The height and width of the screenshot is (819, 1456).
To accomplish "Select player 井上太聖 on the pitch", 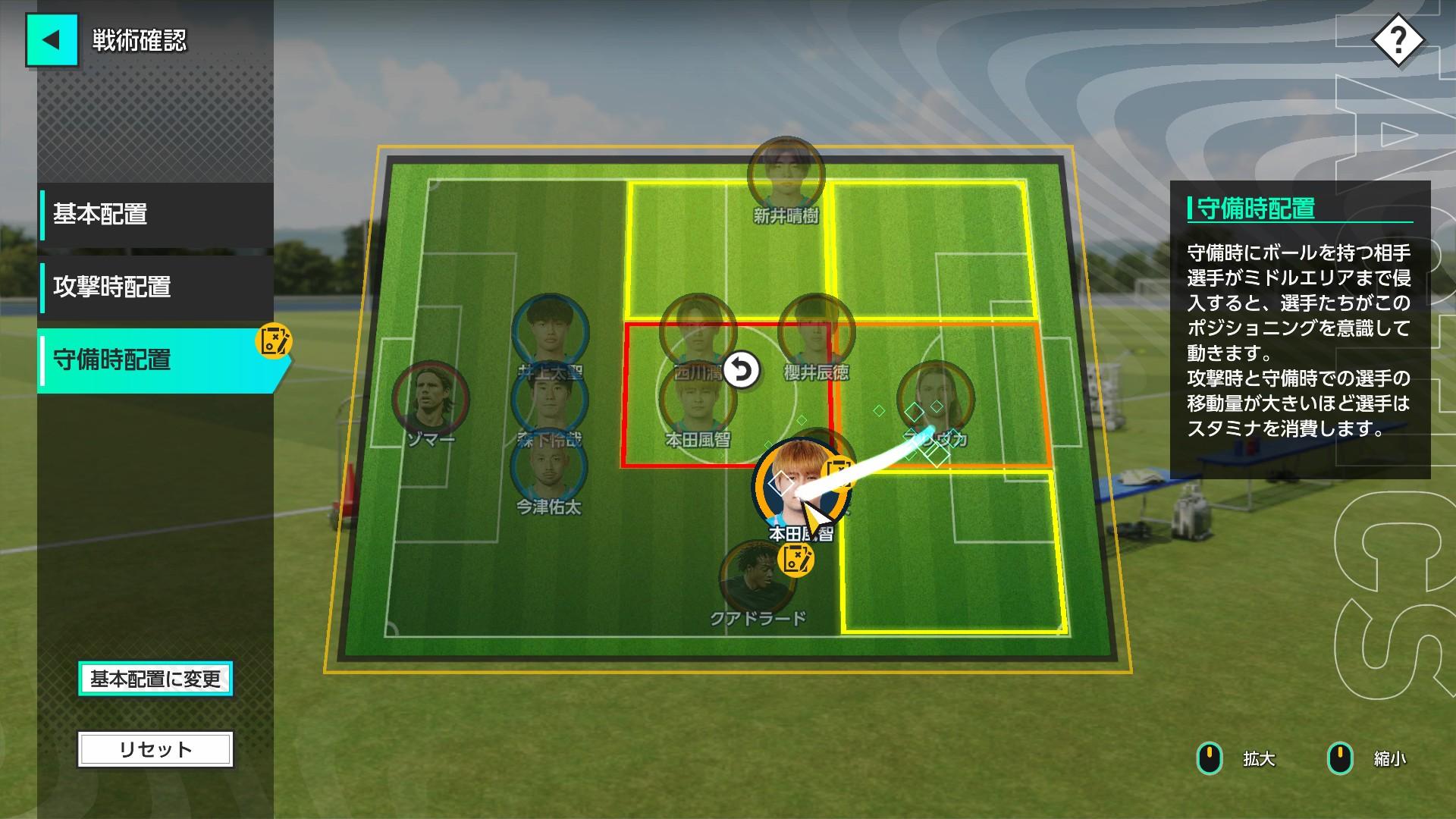I will (549, 331).
